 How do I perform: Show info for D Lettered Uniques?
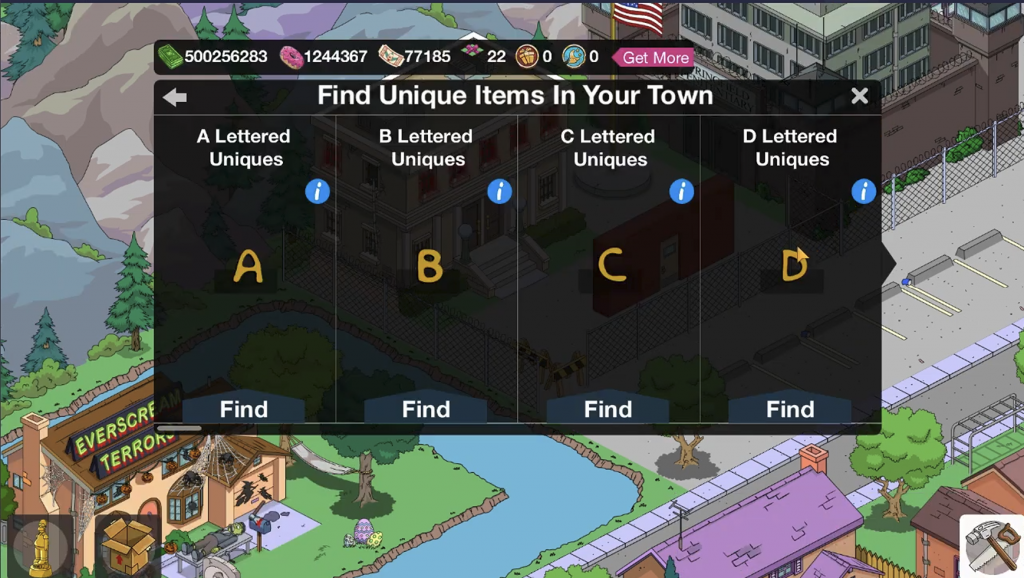point(863,191)
